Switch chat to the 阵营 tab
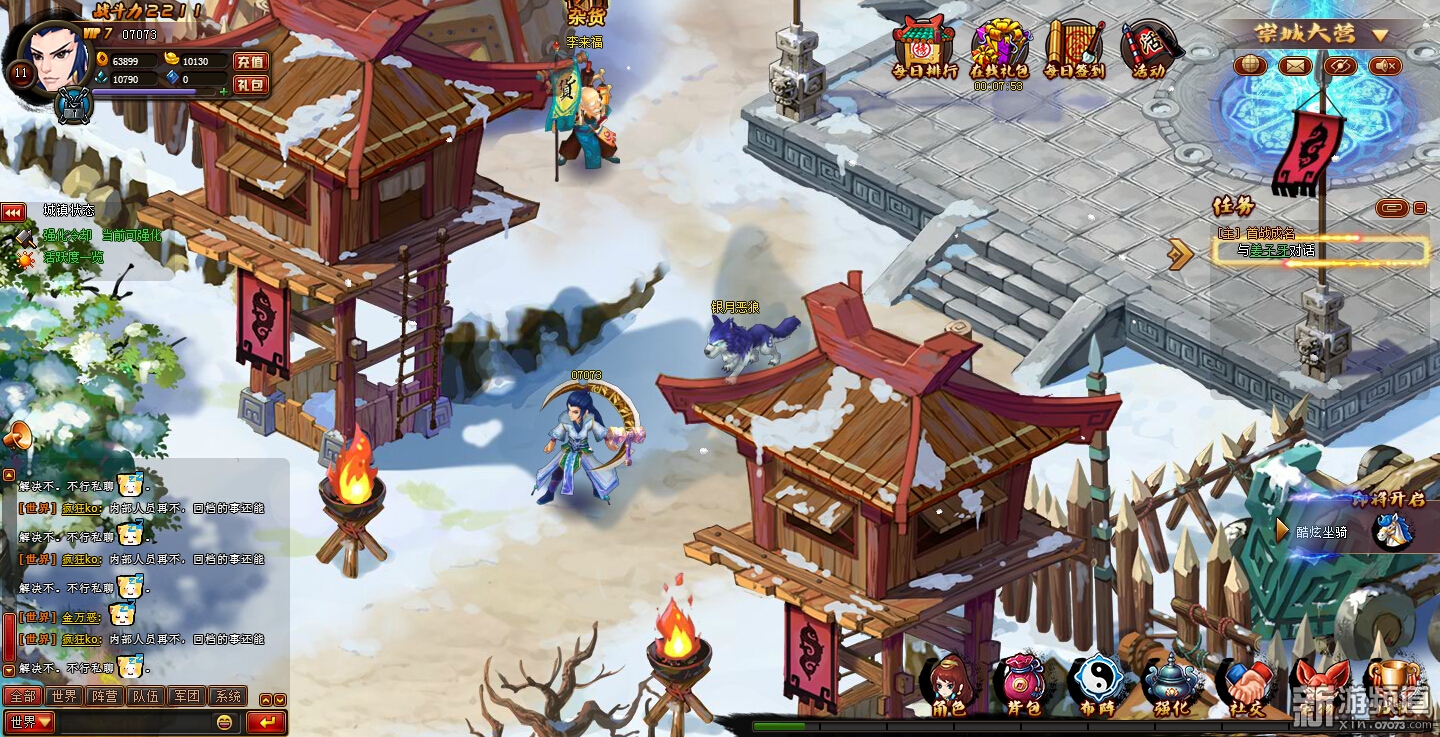This screenshot has height=737, width=1440. (104, 696)
